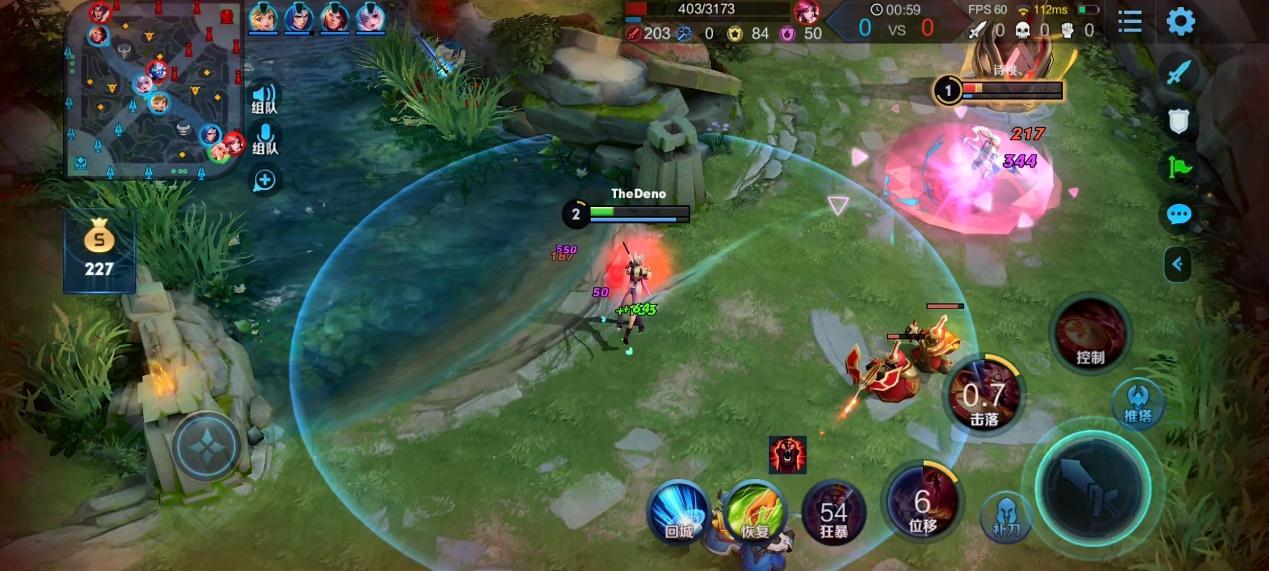Click the minimap
This screenshot has width=1269, height=571.
pos(155,92)
